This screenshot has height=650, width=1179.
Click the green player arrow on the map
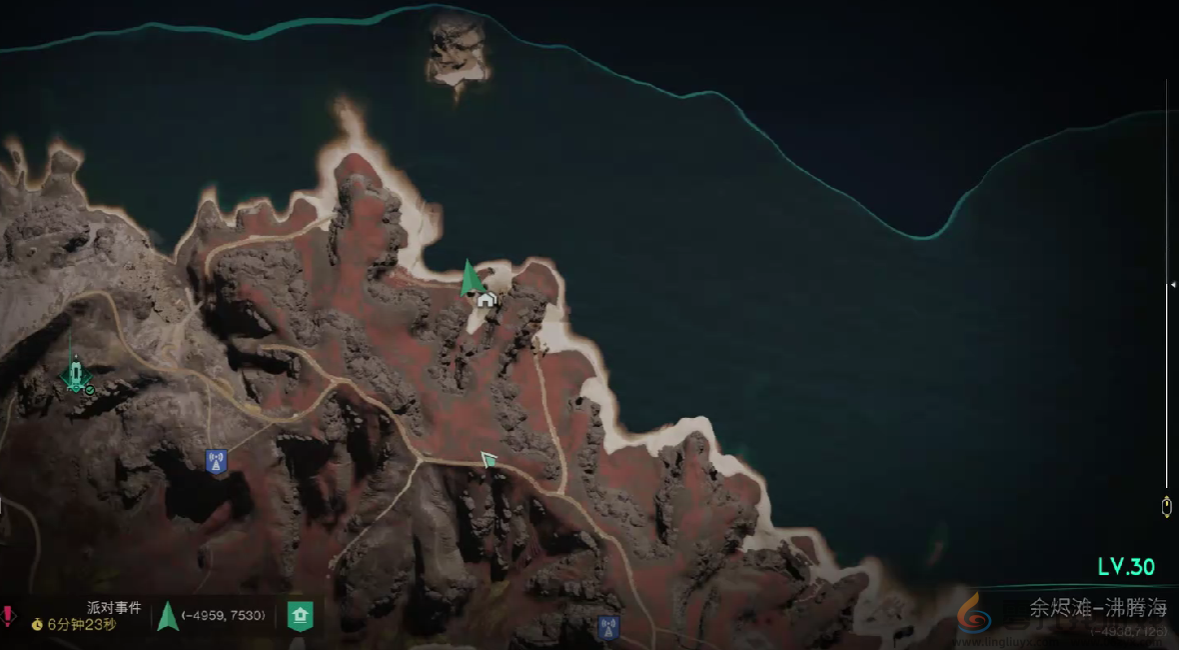(469, 278)
